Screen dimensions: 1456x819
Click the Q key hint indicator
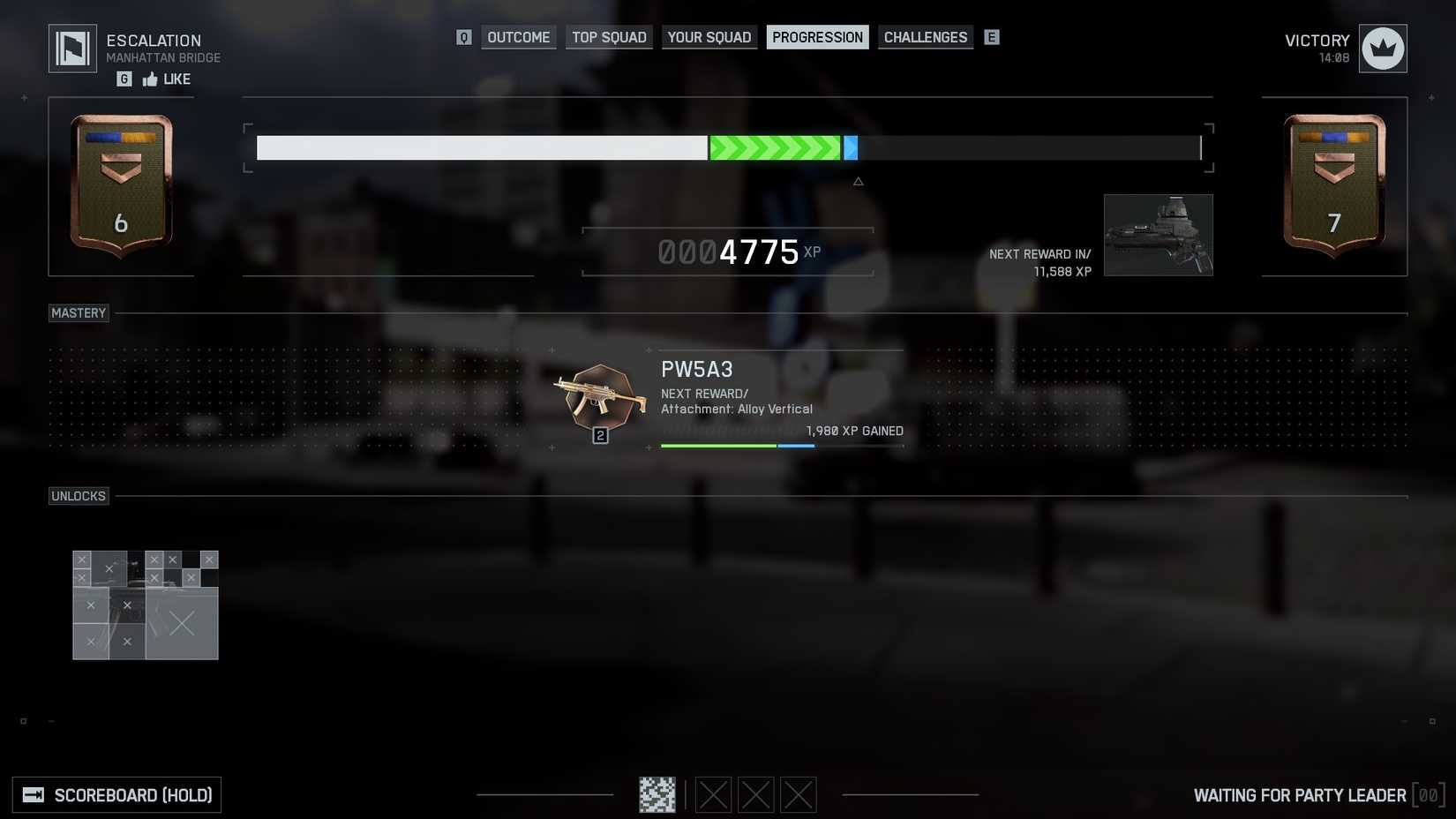pos(463,37)
